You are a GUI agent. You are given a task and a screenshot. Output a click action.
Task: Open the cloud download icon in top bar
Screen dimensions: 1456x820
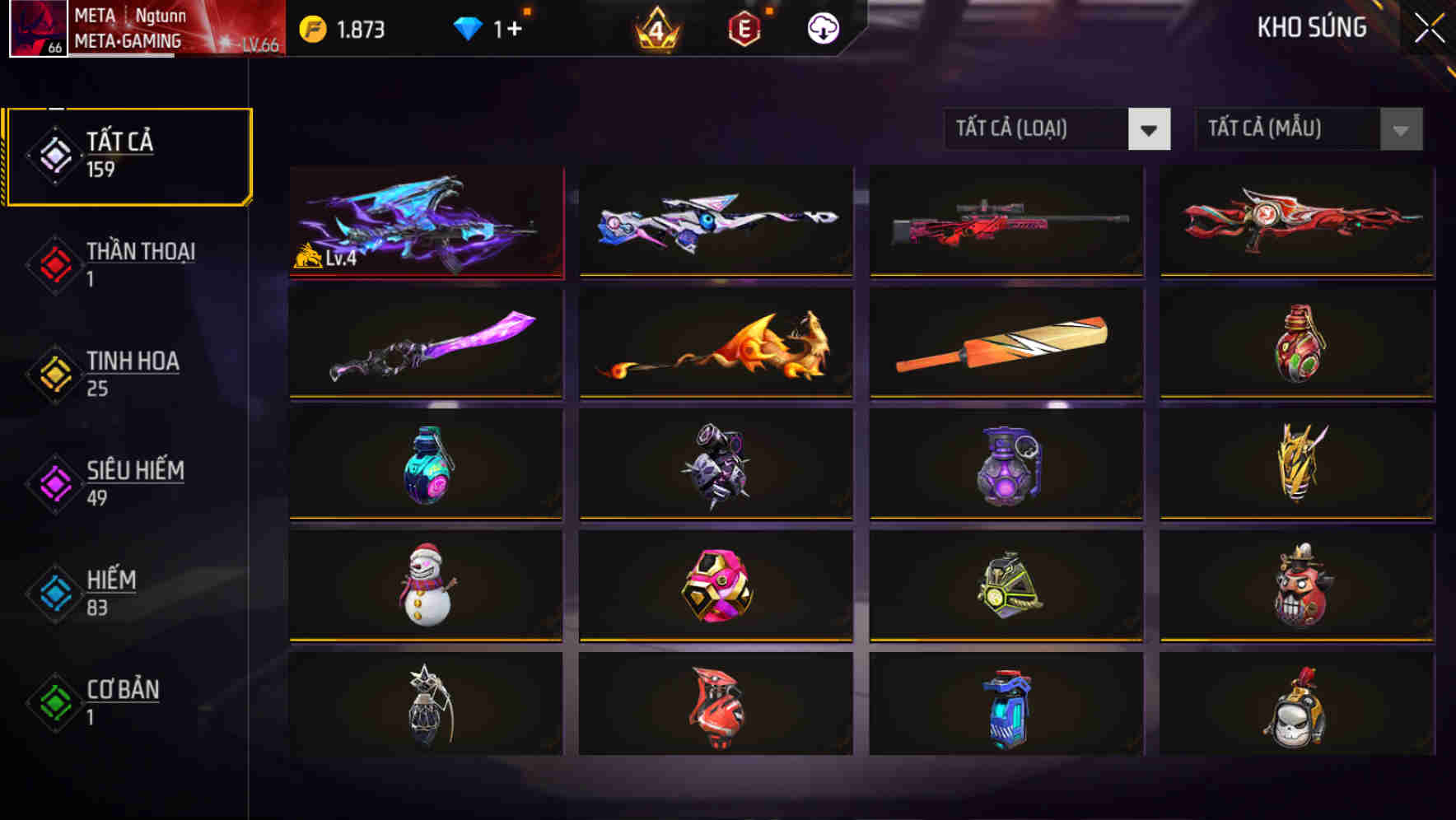click(x=822, y=27)
